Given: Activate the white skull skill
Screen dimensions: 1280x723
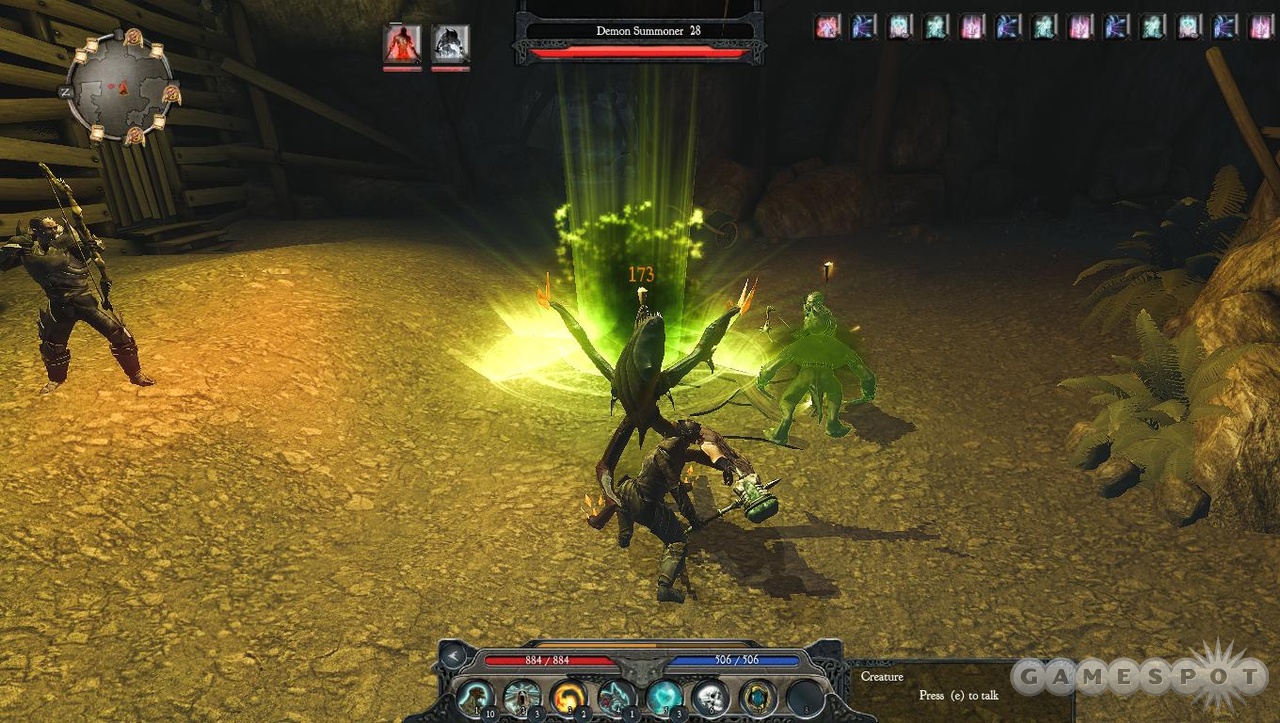Looking at the screenshot, I should [x=710, y=696].
